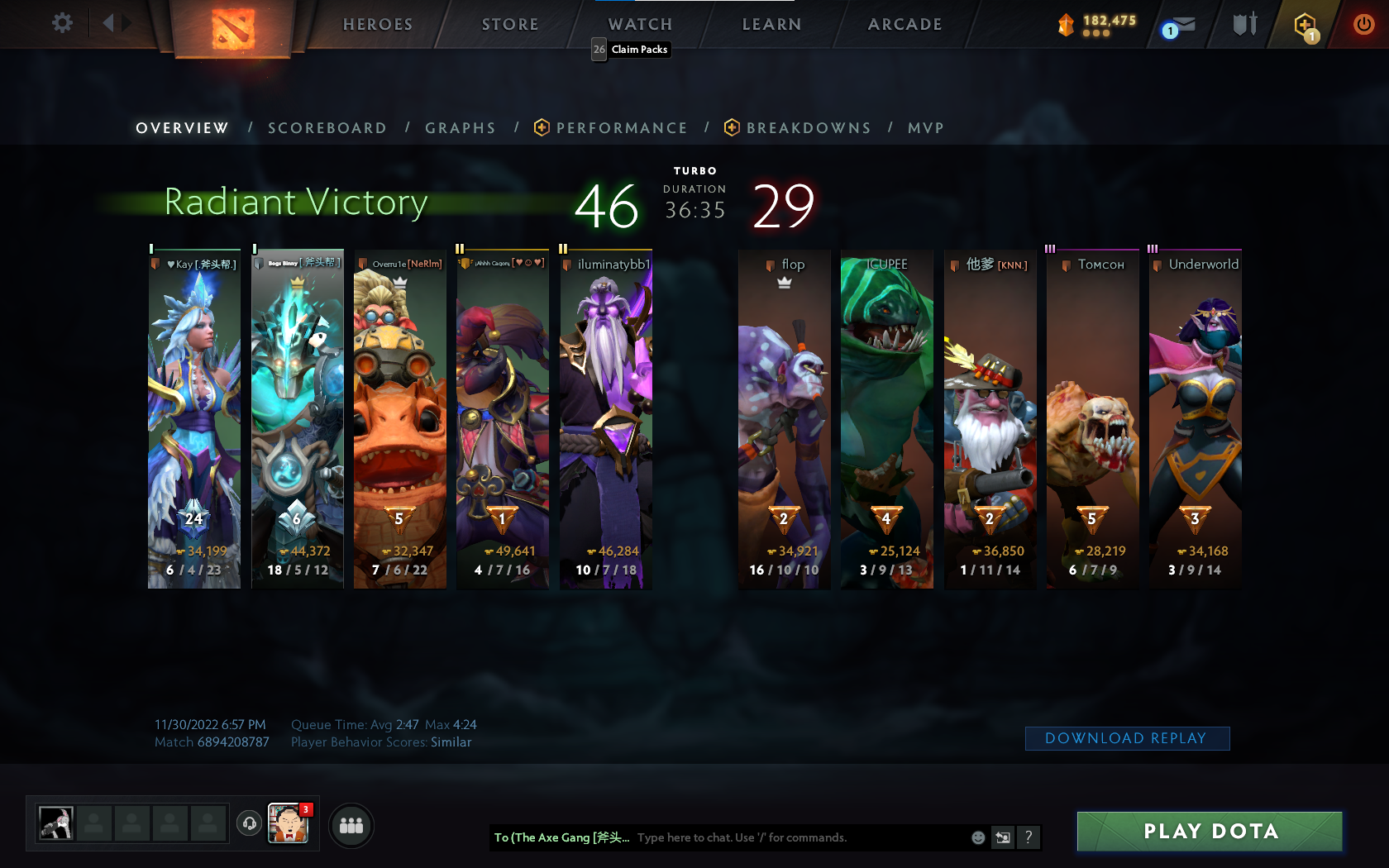Open the Arcade menu

pos(904,24)
